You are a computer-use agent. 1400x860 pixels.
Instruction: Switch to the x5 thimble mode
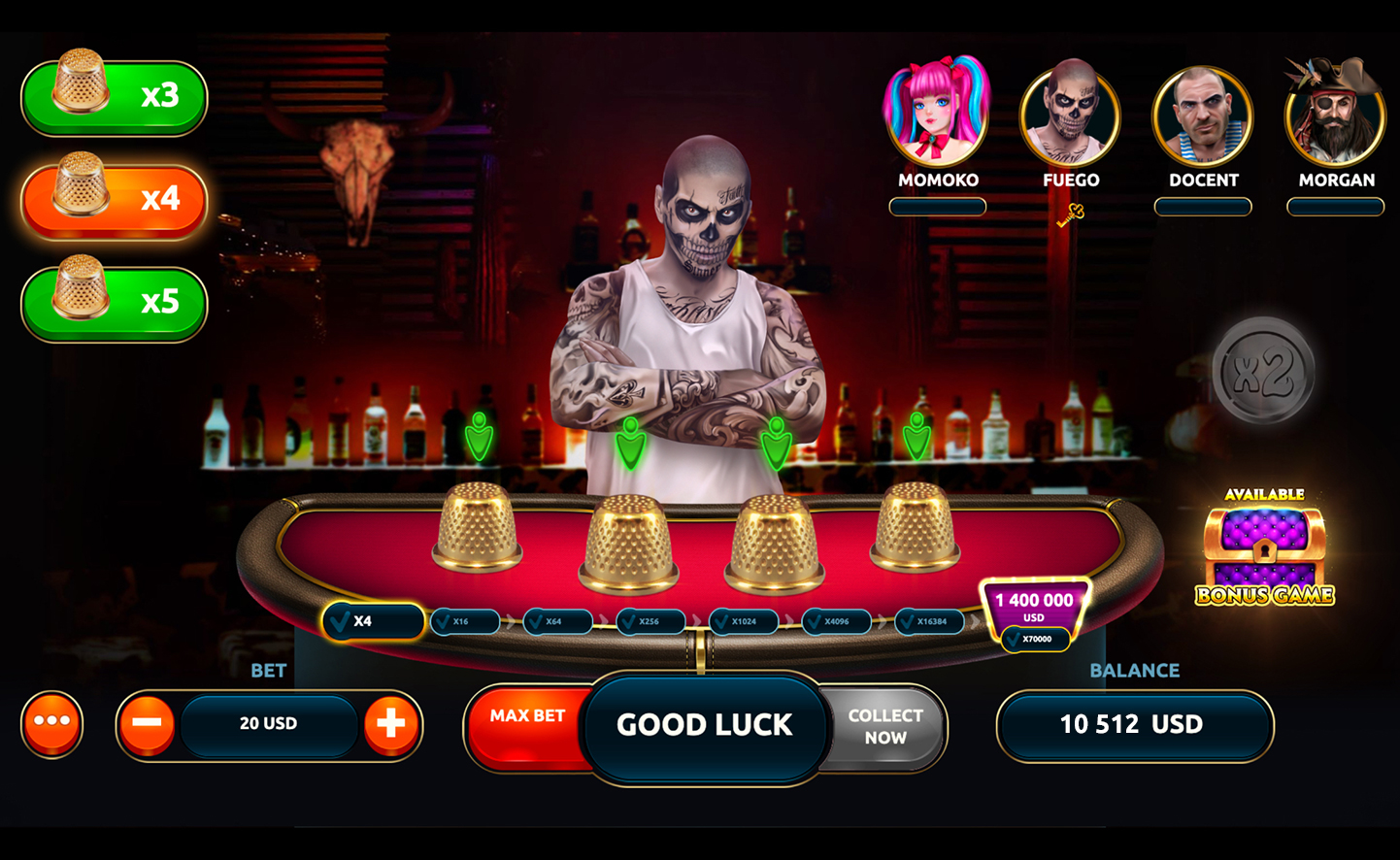pyautogui.click(x=114, y=303)
